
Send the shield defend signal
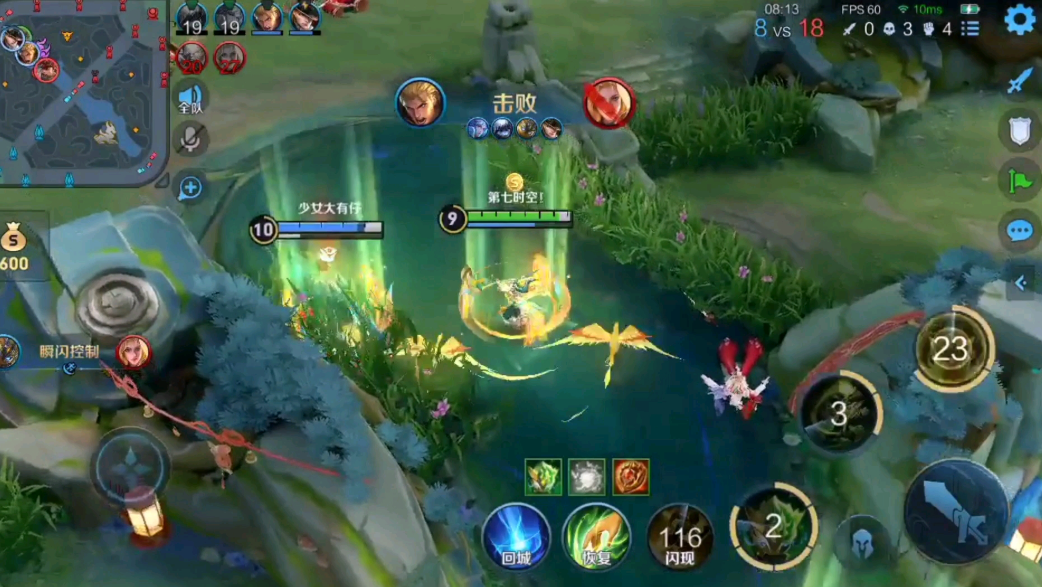pyautogui.click(x=1019, y=130)
